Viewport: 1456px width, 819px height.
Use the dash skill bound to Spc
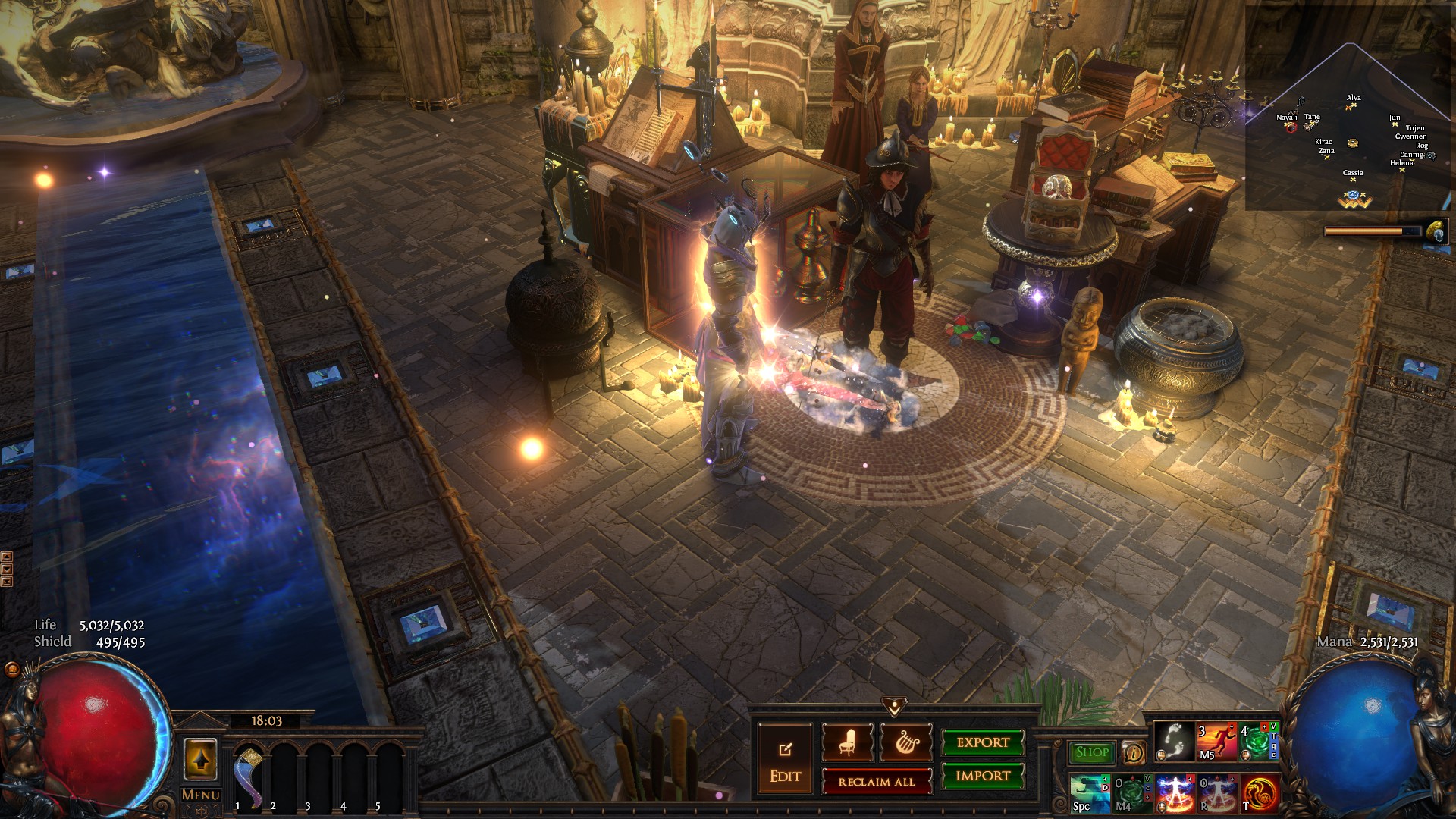[1090, 793]
